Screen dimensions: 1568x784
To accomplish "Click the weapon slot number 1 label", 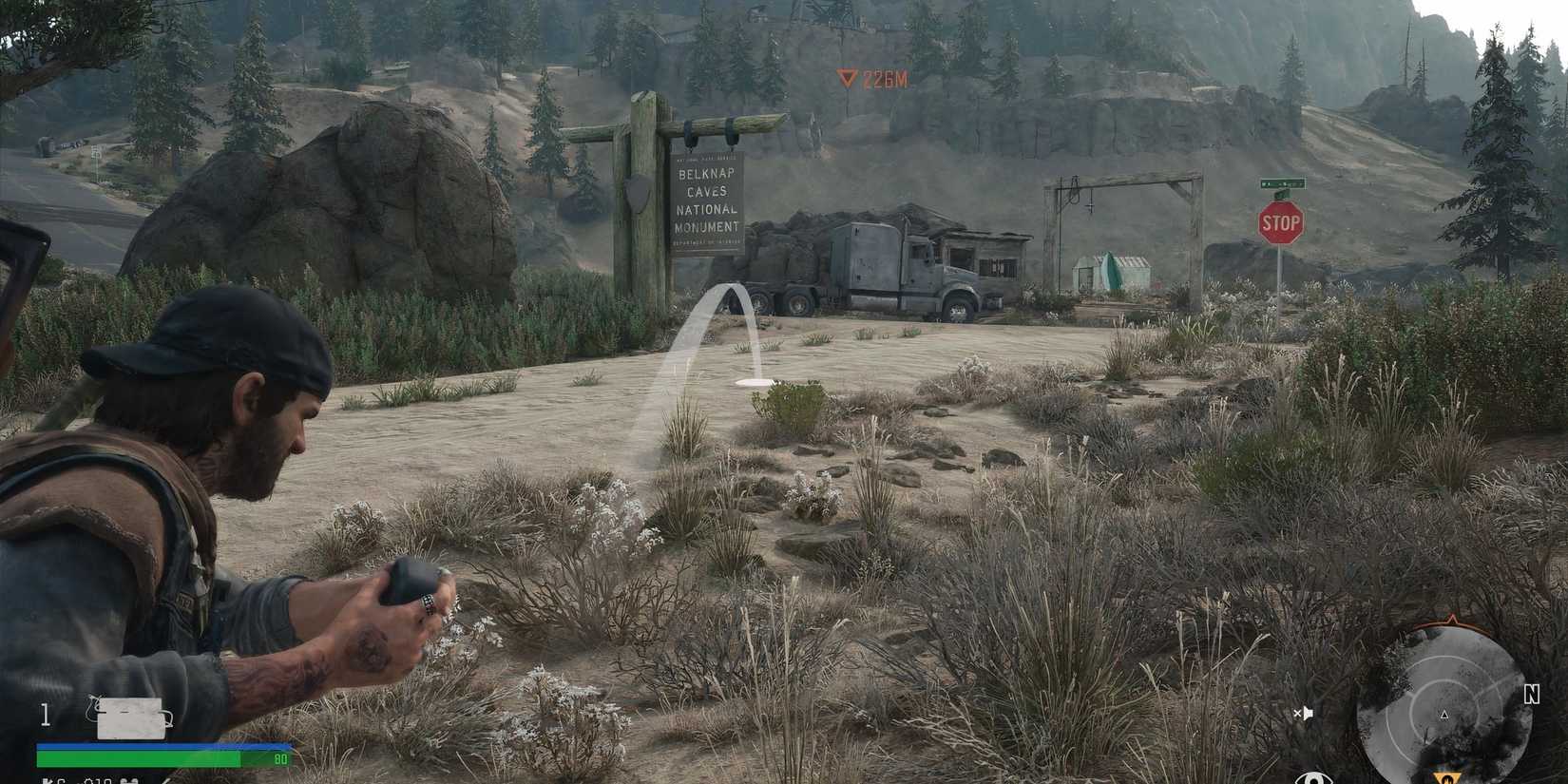I will pyautogui.click(x=44, y=712).
